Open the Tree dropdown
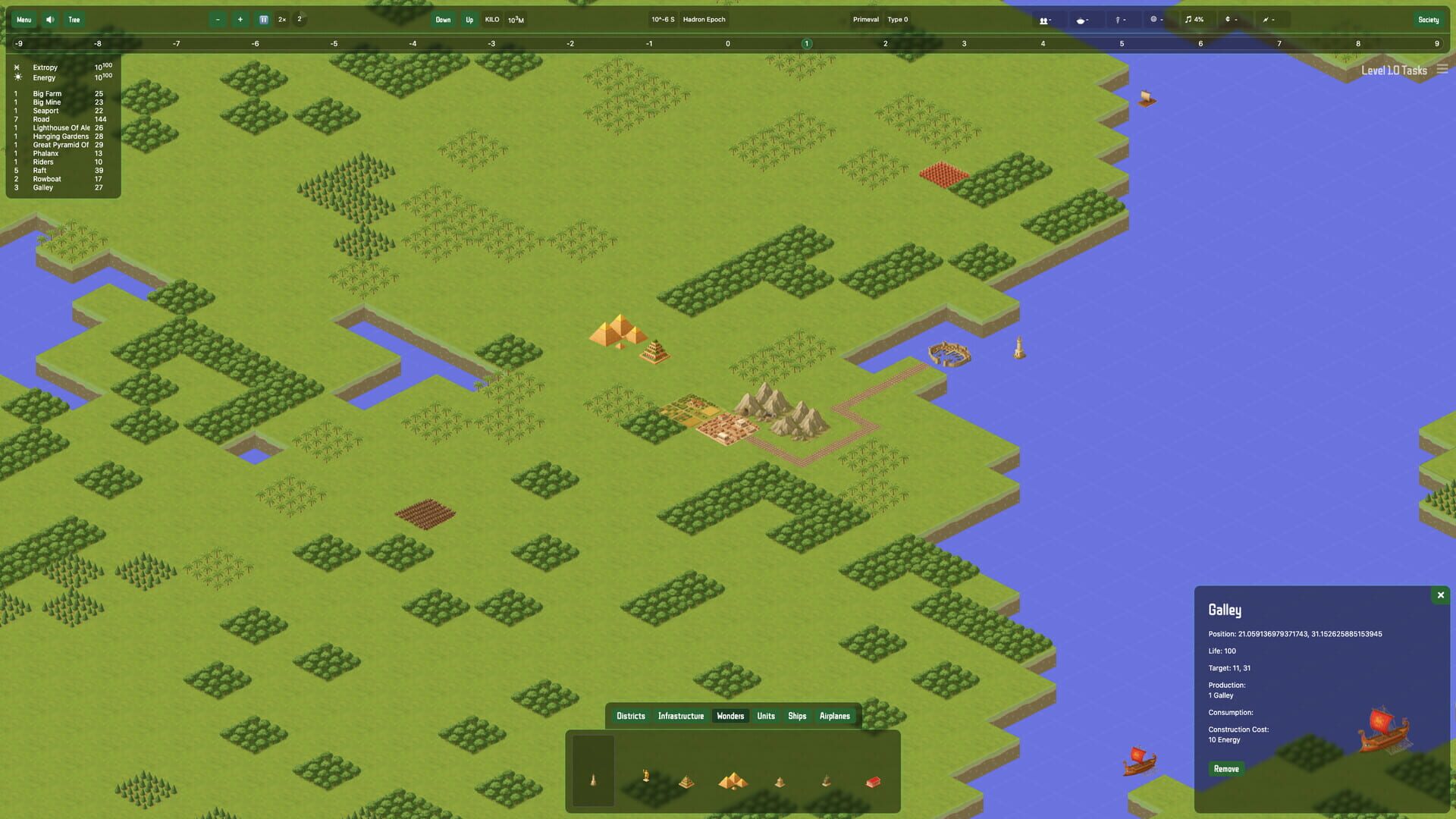This screenshot has width=1456, height=819. 74,20
